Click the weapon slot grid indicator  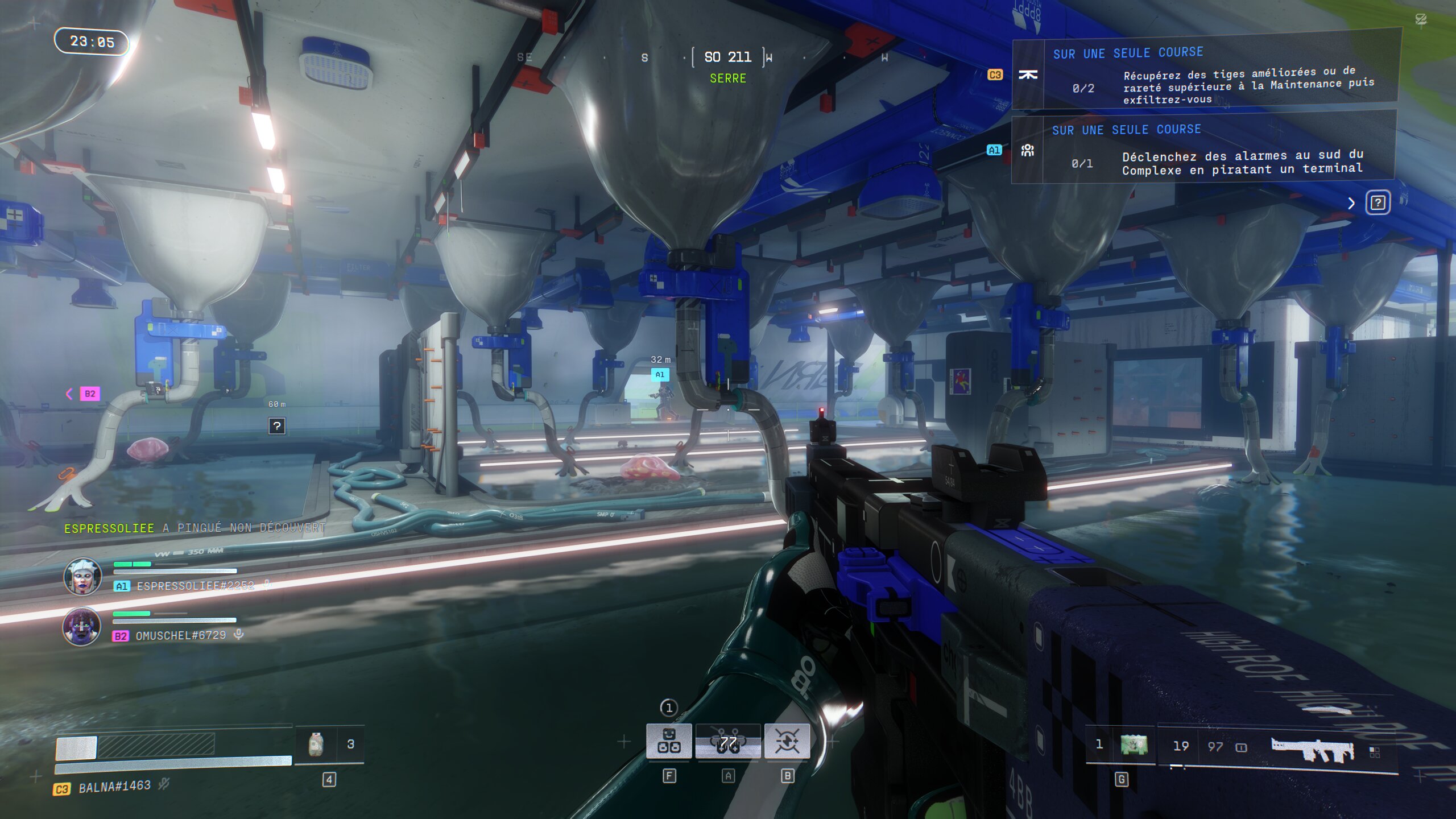tap(1375, 752)
